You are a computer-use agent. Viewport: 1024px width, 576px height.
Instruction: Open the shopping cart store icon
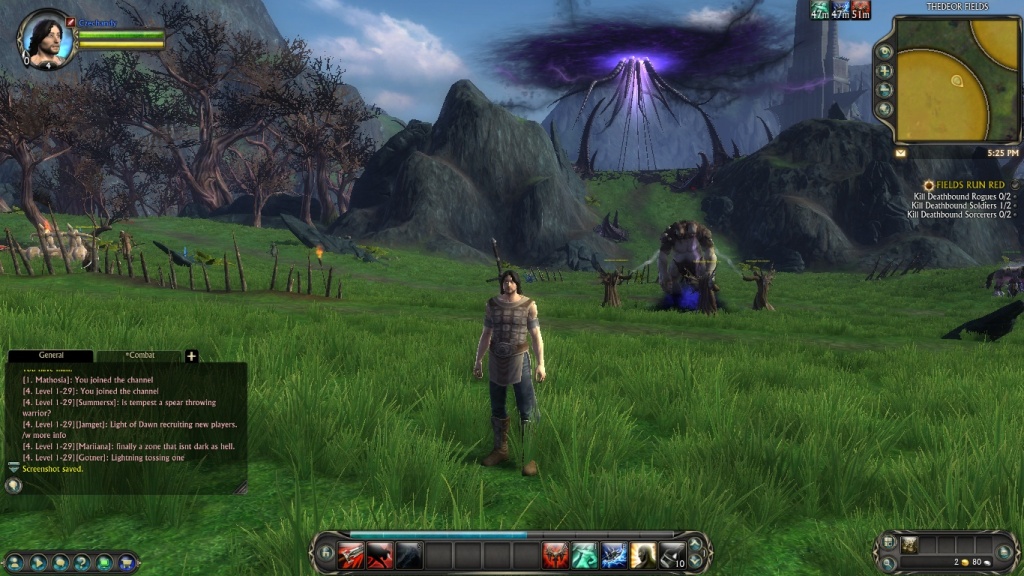click(x=126, y=563)
